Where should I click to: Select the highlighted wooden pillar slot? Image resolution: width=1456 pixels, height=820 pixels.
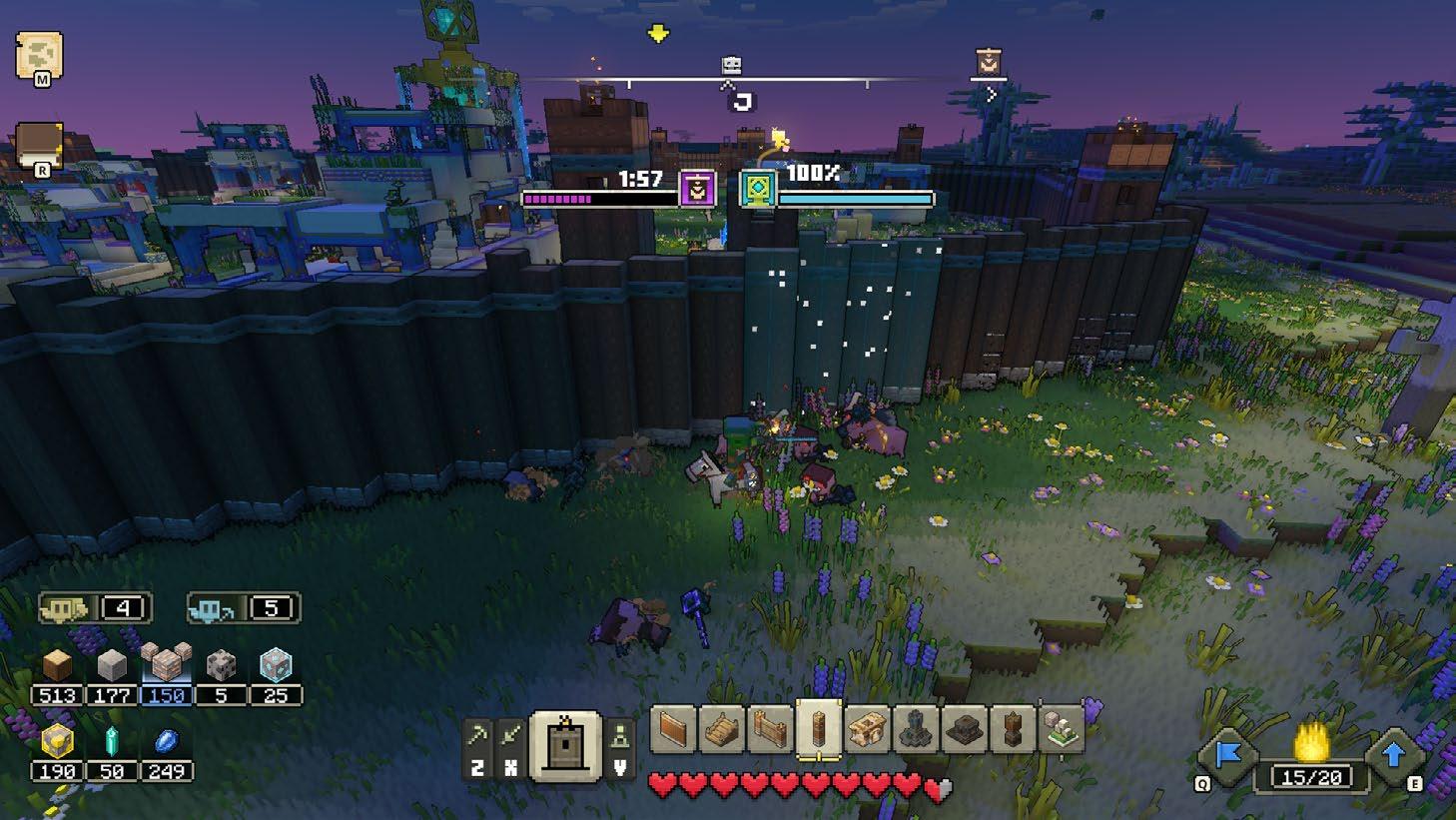coord(818,728)
